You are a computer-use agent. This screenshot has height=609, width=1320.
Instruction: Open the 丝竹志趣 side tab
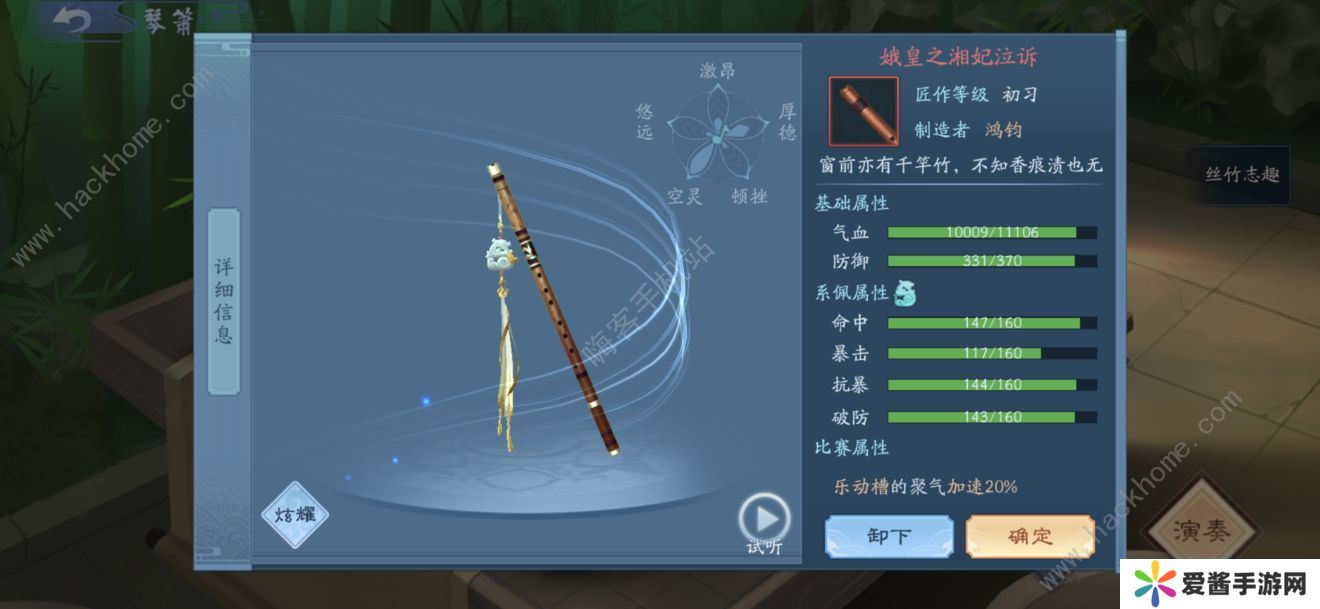pyautogui.click(x=1241, y=175)
